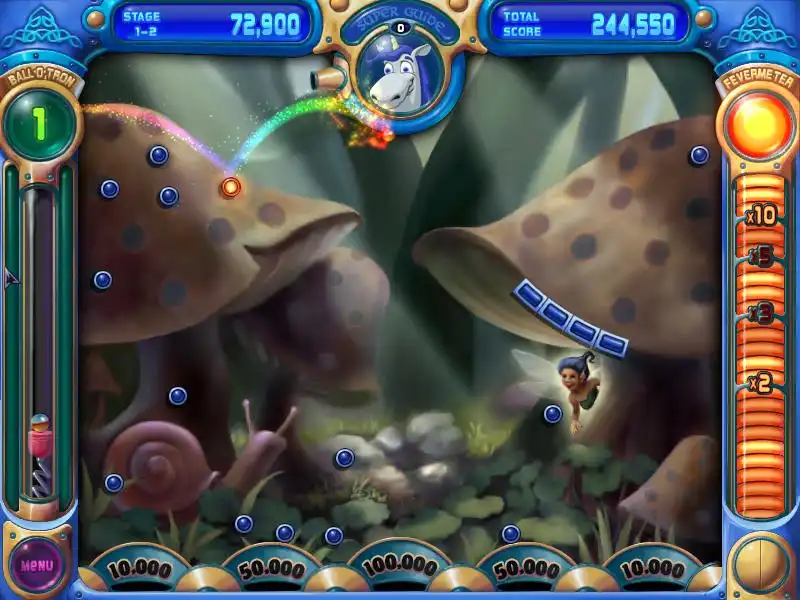Open the purple Menu button
Viewport: 800px width, 600px height.
[x=37, y=563]
